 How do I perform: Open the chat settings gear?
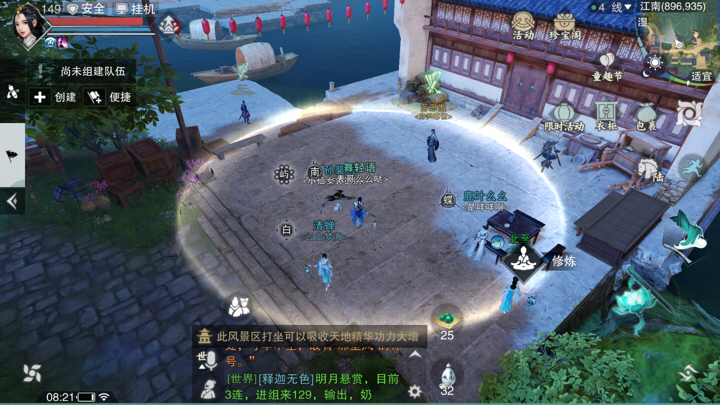click(x=415, y=391)
